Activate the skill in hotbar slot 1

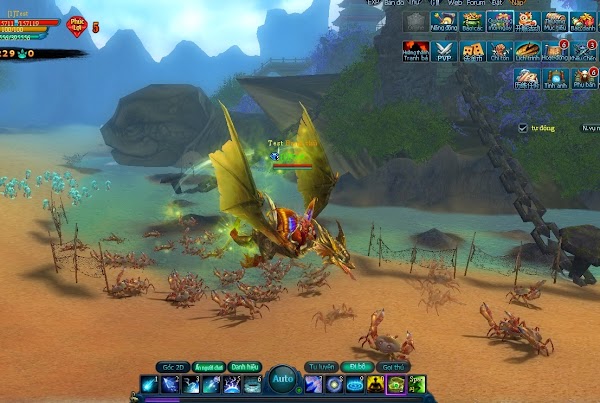click(x=147, y=384)
